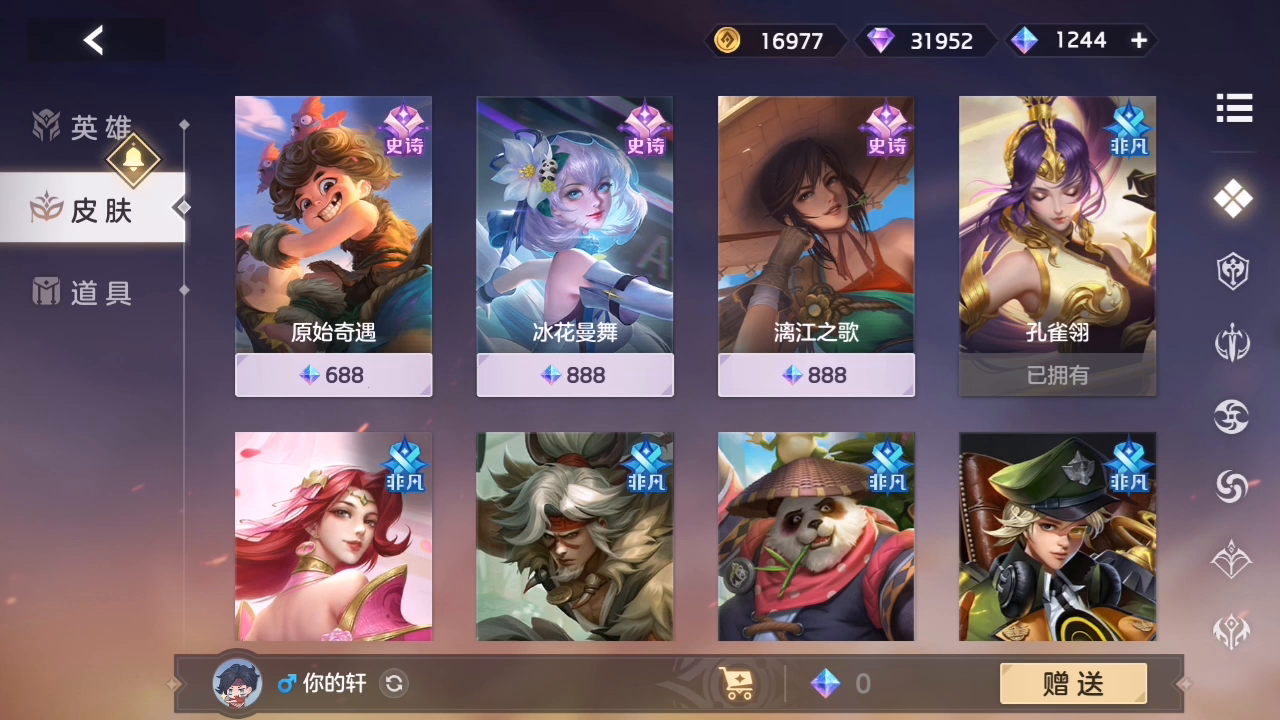
Task: Select the four-diamond all-classes filter
Action: pos(1233,199)
